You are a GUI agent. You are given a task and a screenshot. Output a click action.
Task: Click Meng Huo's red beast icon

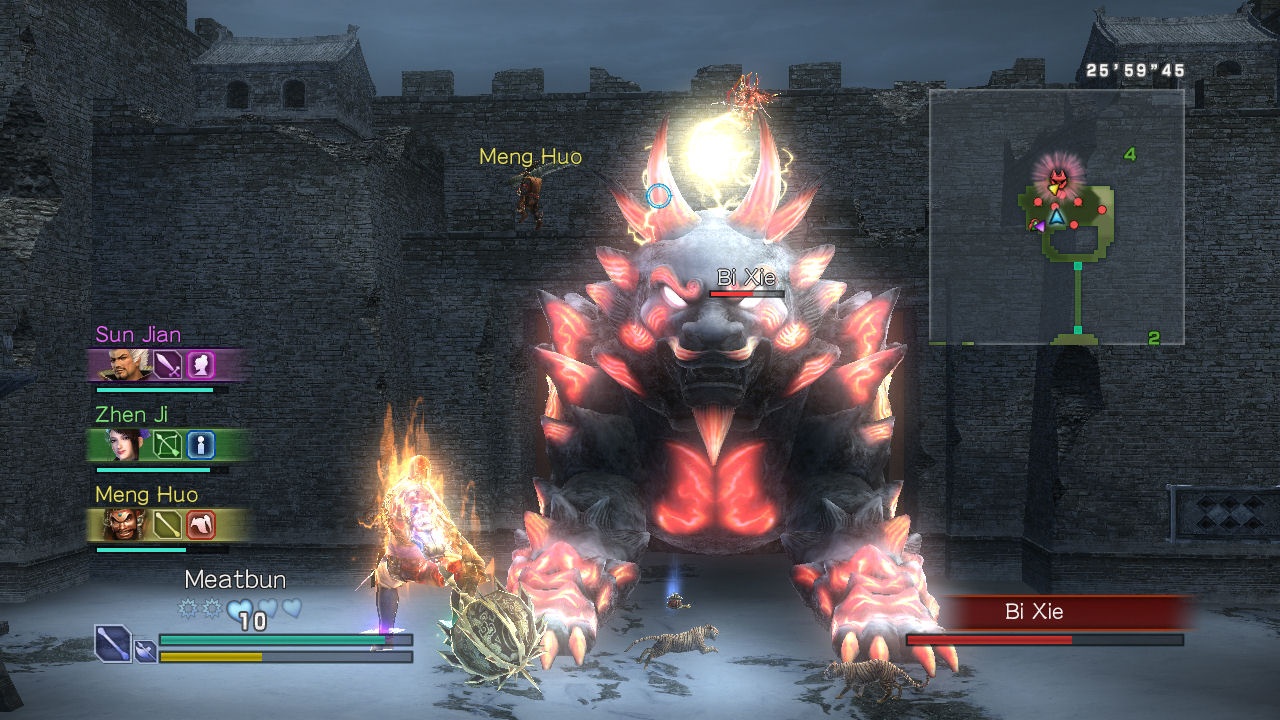point(201,524)
